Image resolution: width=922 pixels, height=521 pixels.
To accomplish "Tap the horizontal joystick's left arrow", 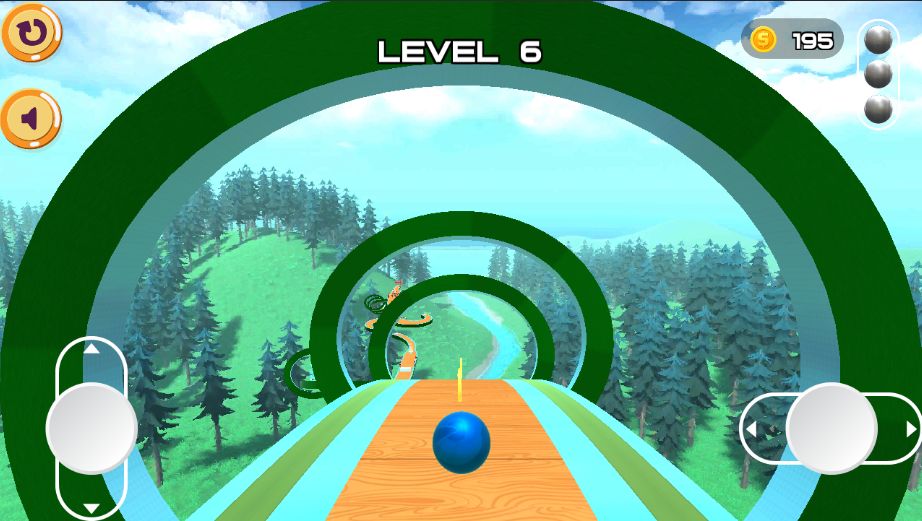I will (x=751, y=429).
